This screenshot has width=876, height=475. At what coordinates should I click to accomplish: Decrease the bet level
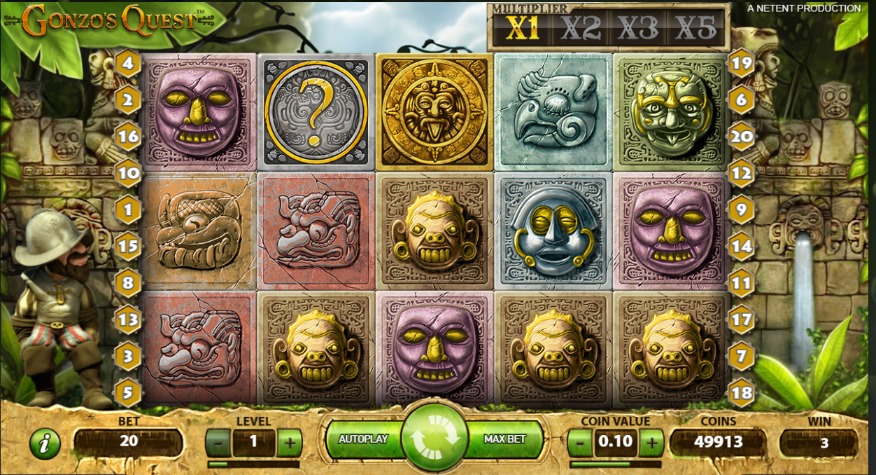tap(219, 441)
